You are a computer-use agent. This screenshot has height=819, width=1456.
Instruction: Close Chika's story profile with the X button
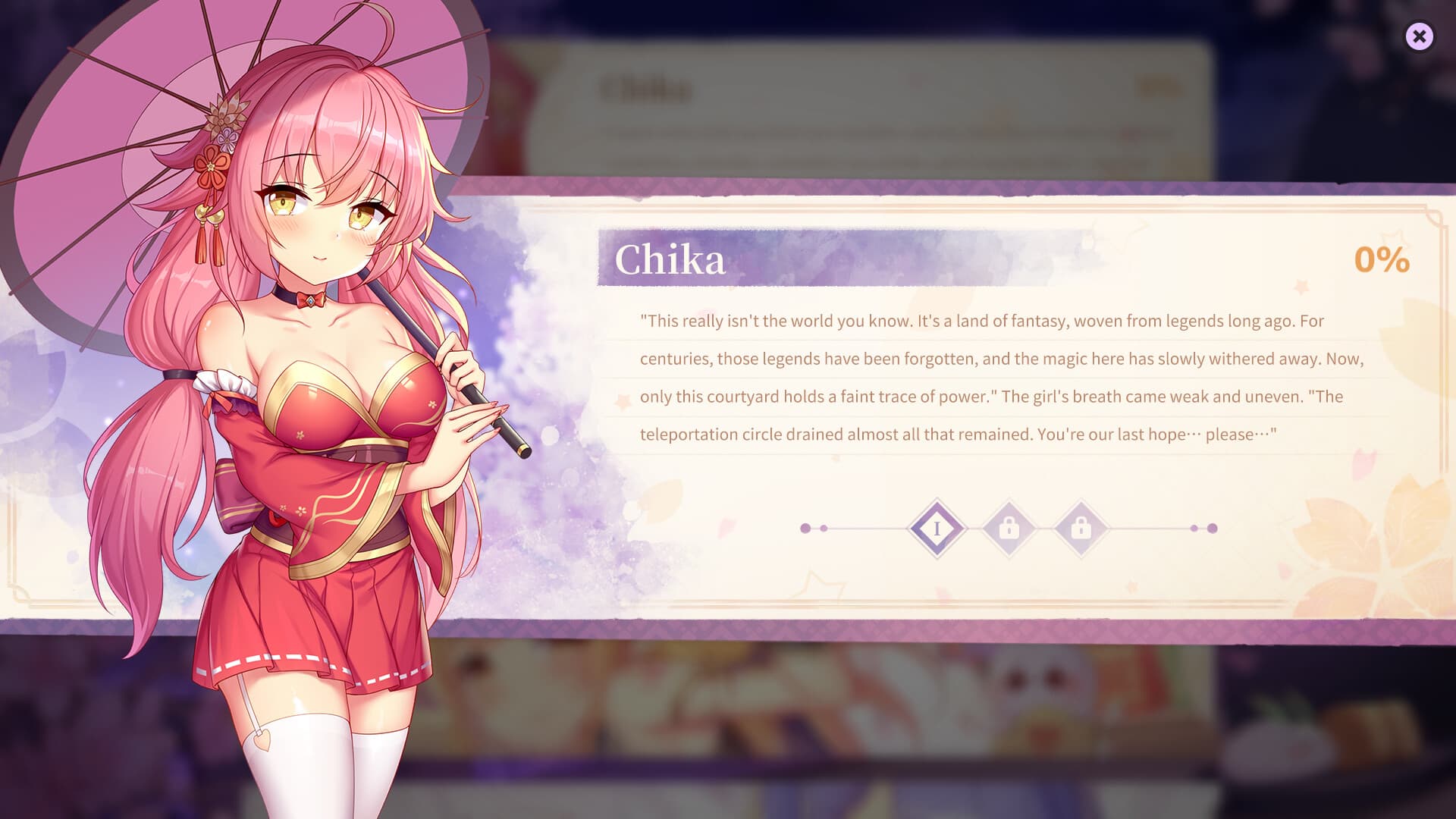tap(1420, 36)
